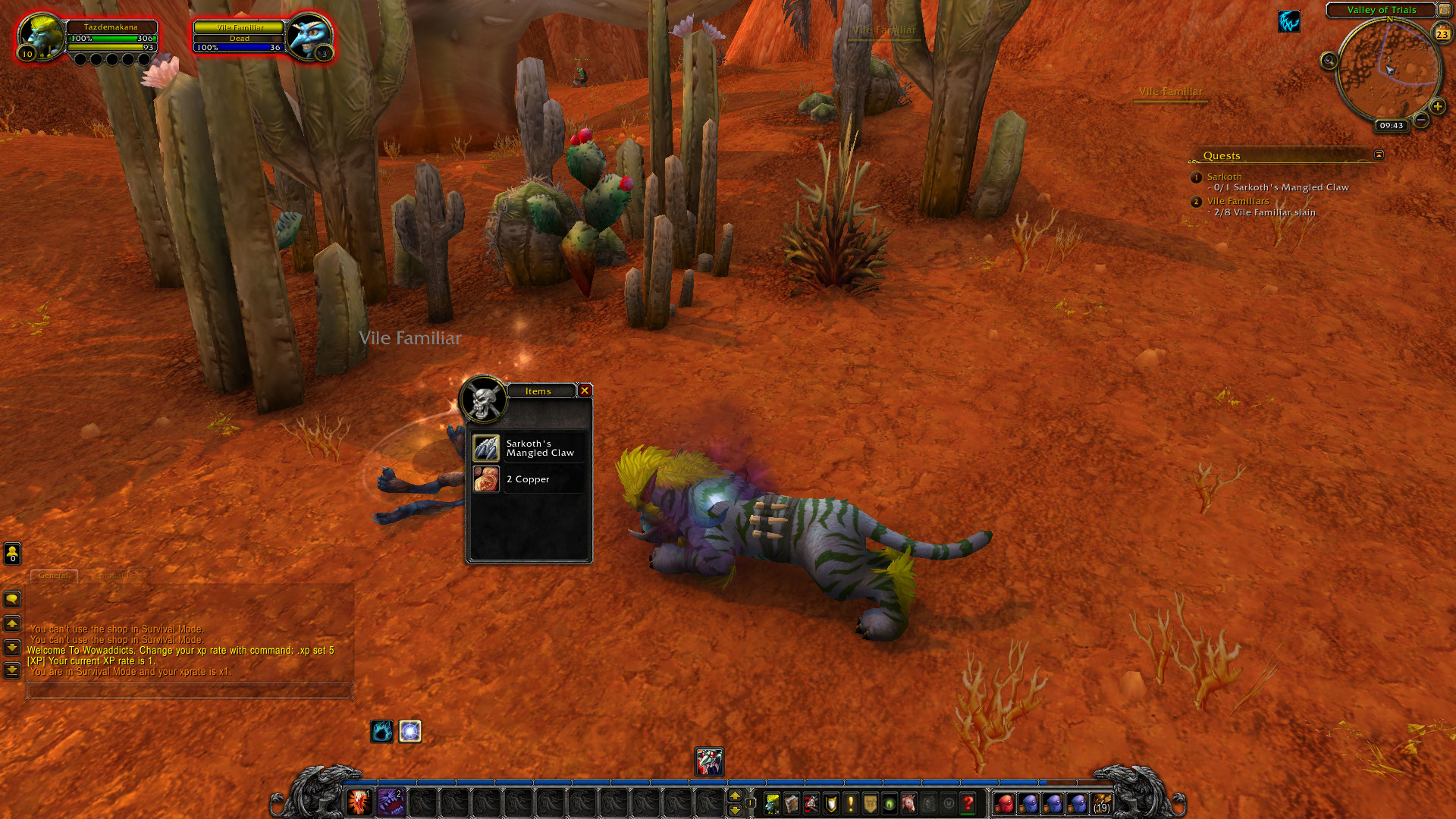Open the Sarkoth quest in tracker

point(1224,177)
